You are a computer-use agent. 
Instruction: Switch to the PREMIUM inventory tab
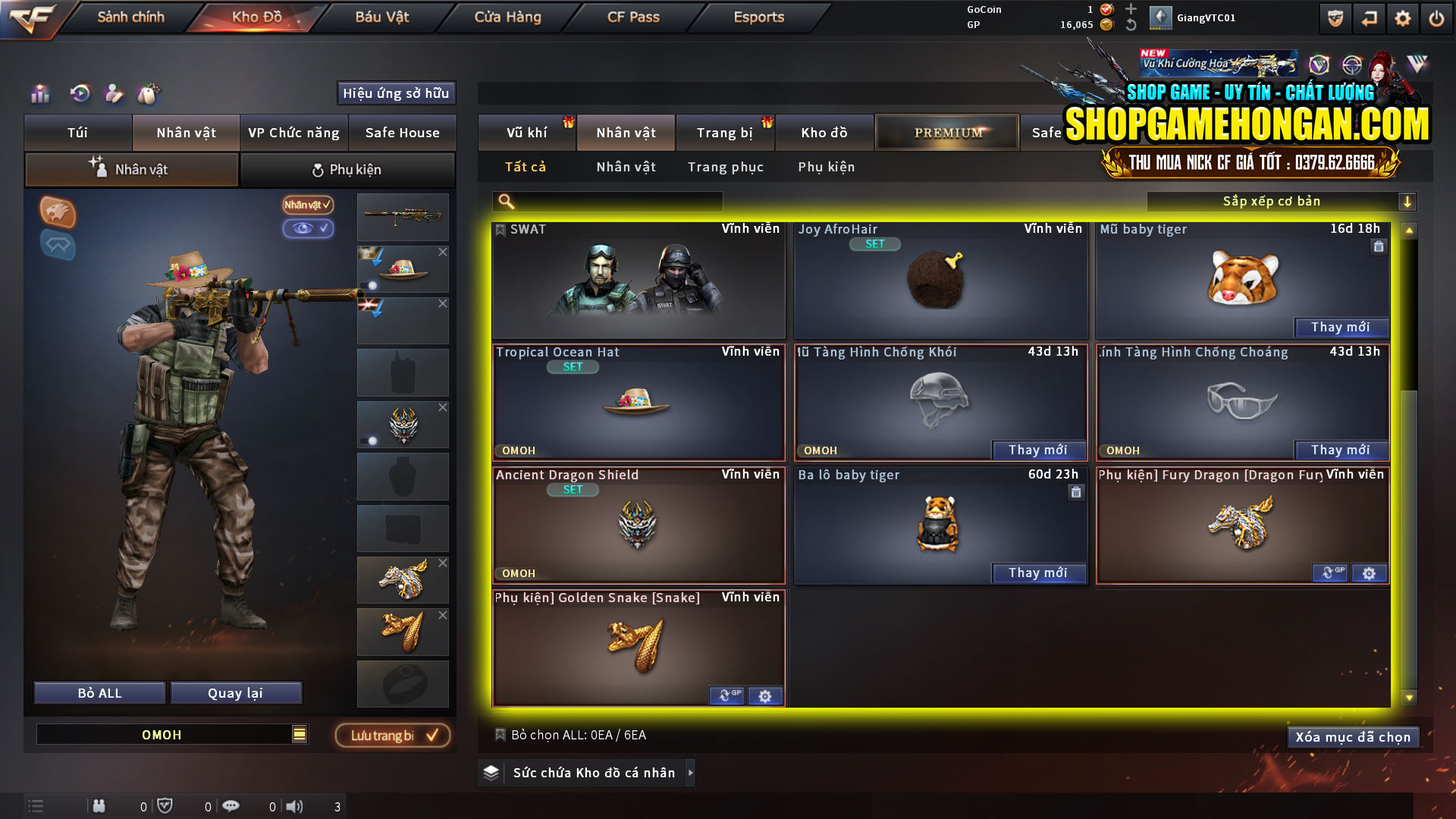point(946,131)
